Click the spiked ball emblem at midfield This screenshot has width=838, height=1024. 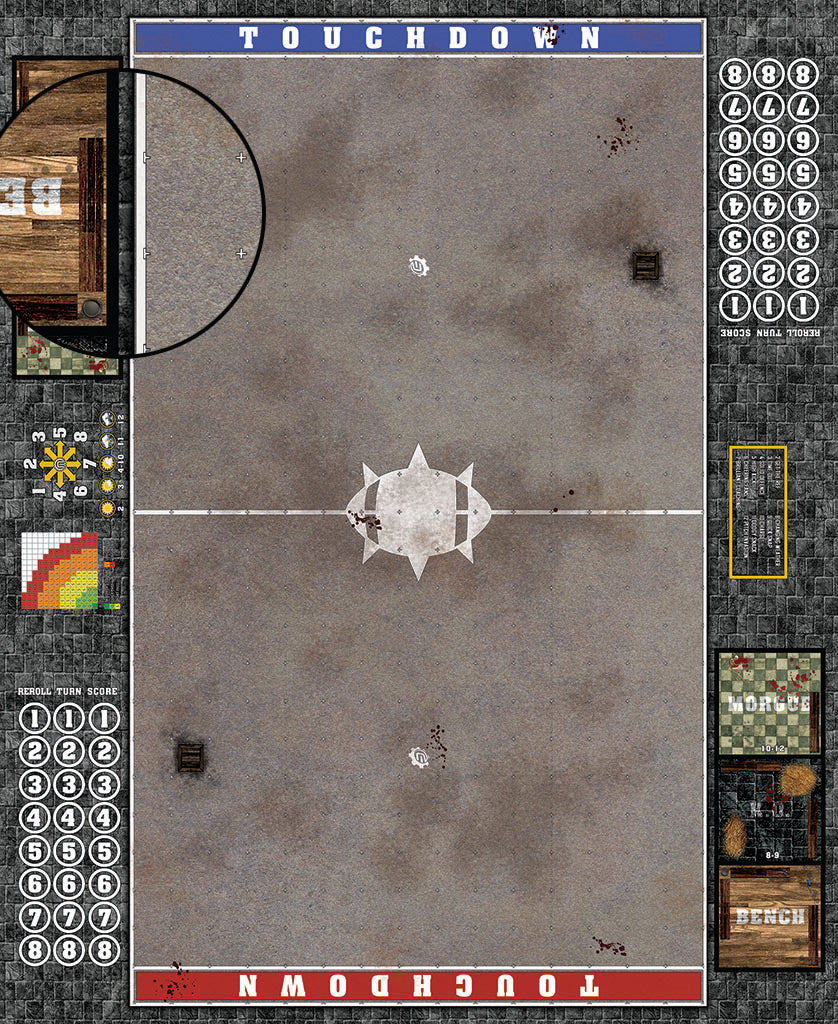pyautogui.click(x=419, y=511)
